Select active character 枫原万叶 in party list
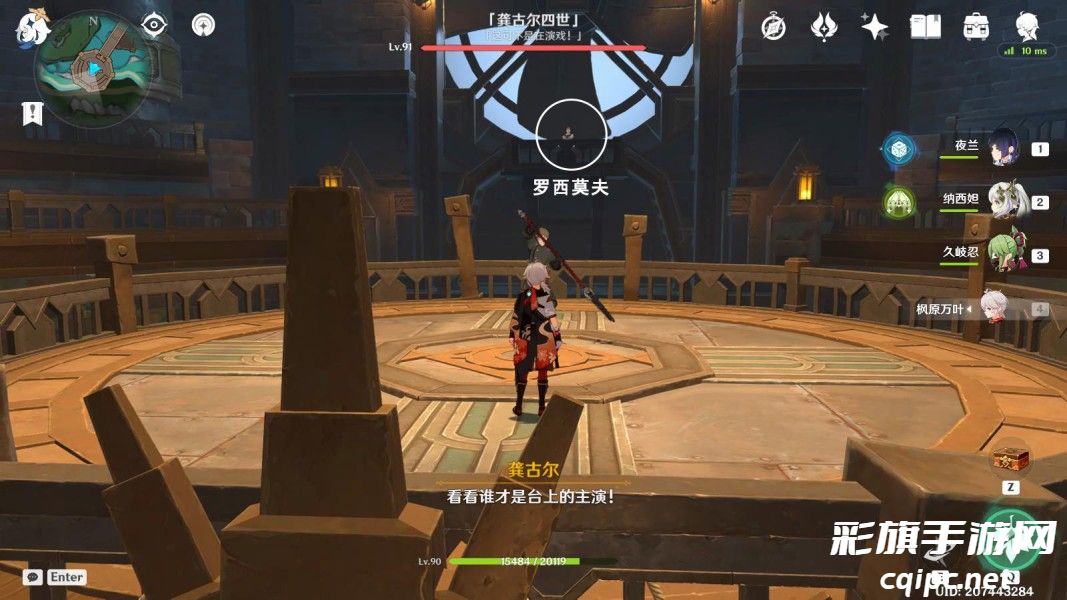This screenshot has height=600, width=1067. [x=992, y=309]
